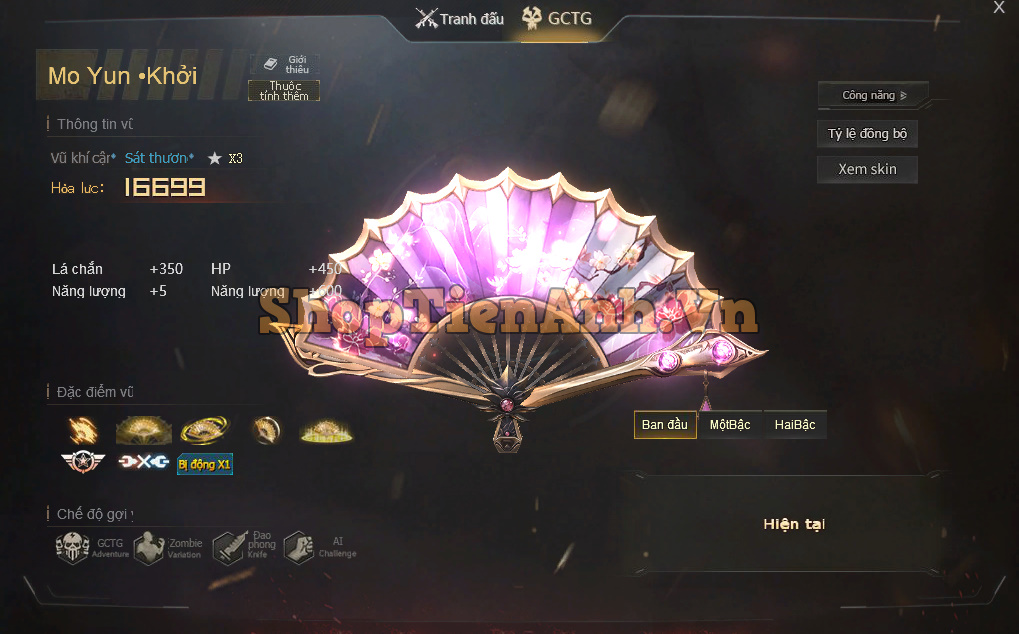Open the Công năng function menu

pos(873,95)
